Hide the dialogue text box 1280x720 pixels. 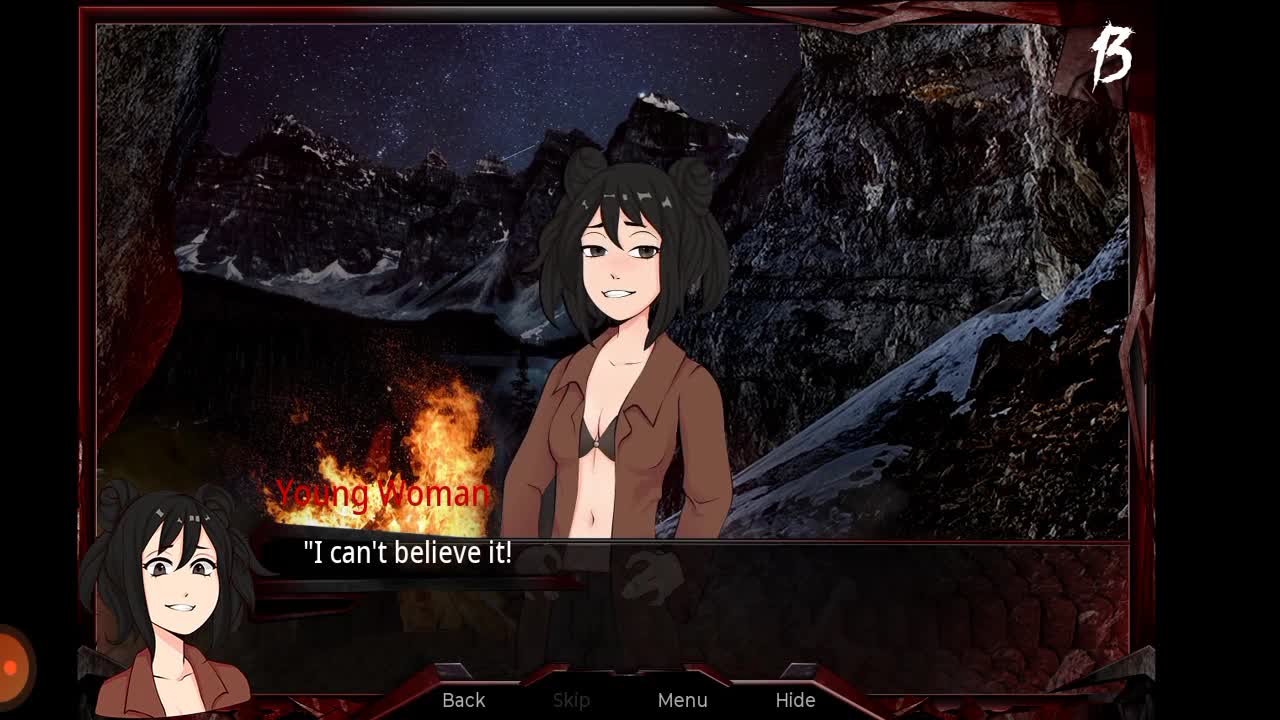pos(795,700)
